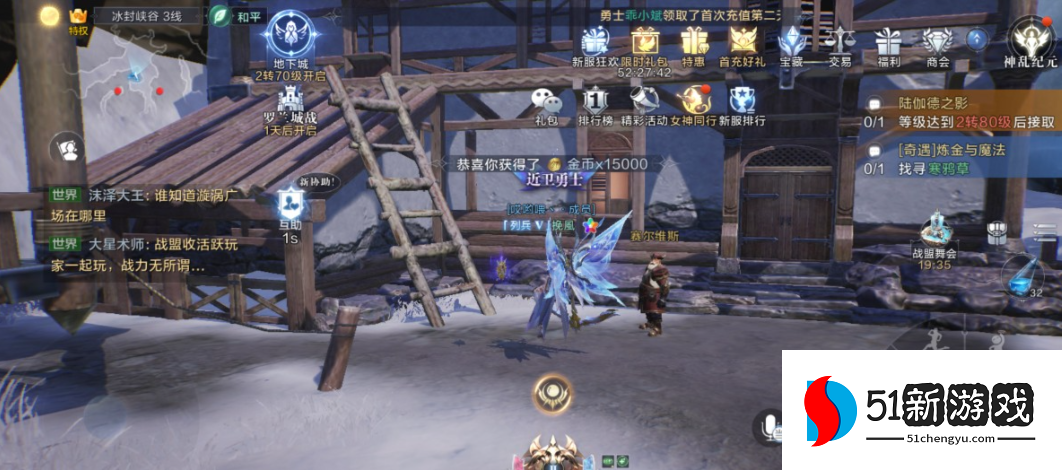
Task: Open the 神乱纪元 event emblem
Action: click(x=1030, y=40)
